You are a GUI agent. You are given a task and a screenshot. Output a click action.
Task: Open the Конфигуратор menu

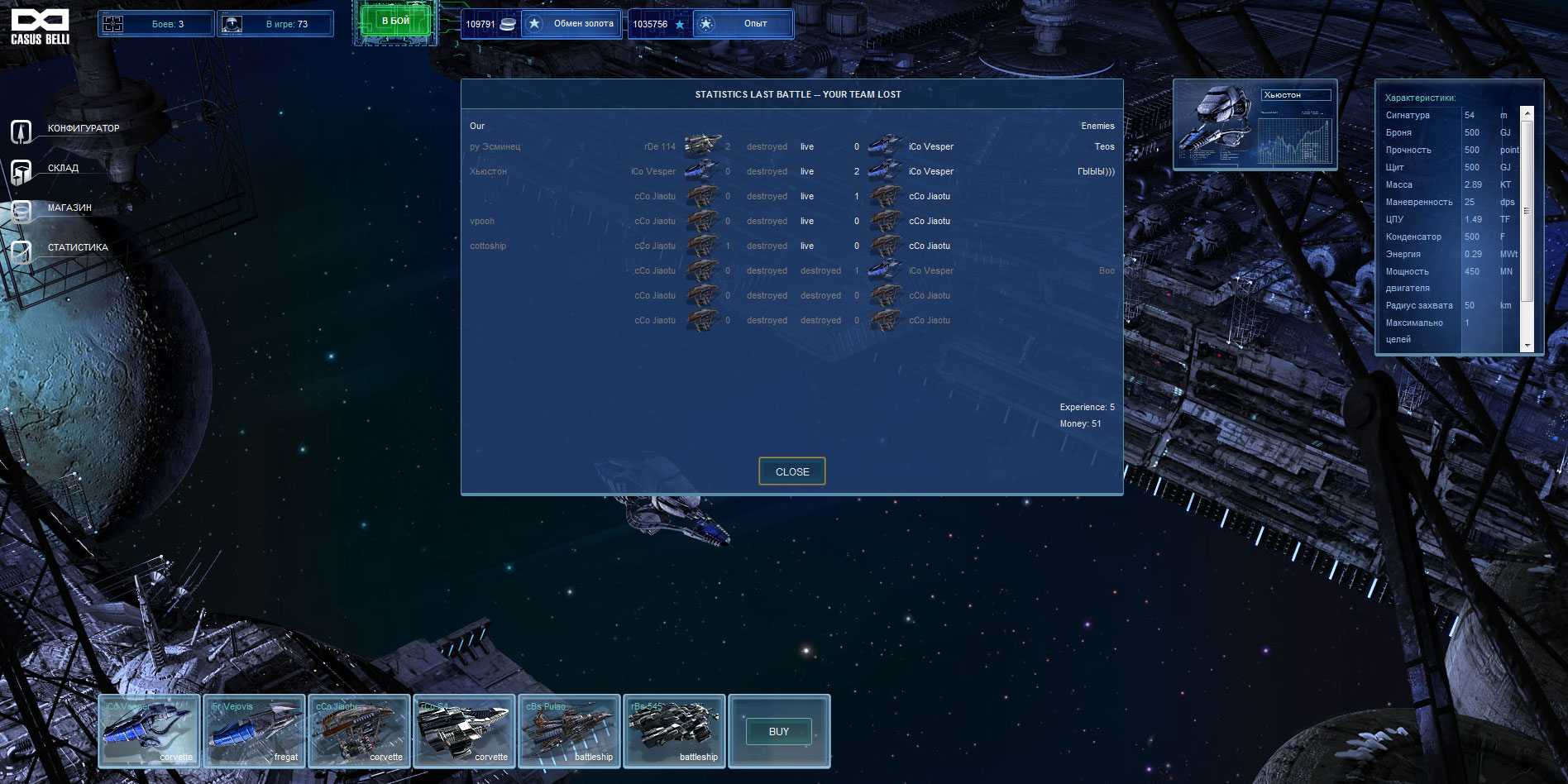83,129
